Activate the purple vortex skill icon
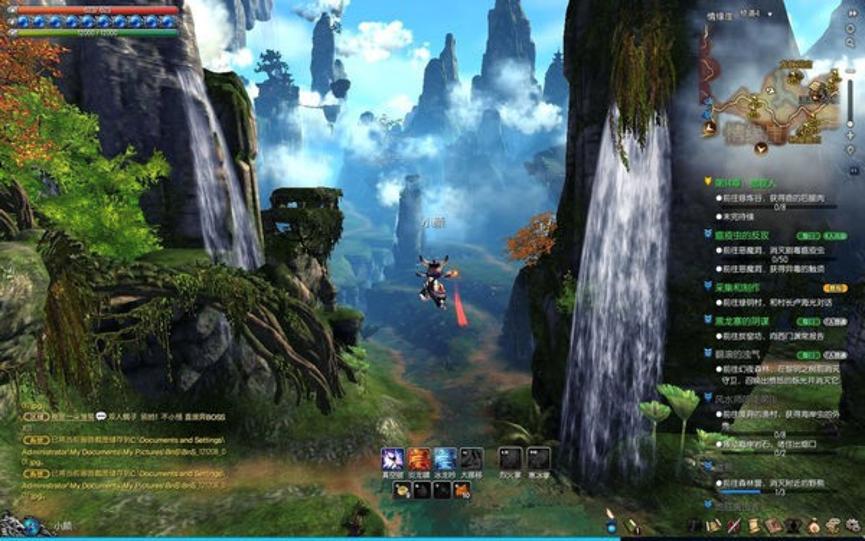Screen dimensions: 865x541 [392, 459]
